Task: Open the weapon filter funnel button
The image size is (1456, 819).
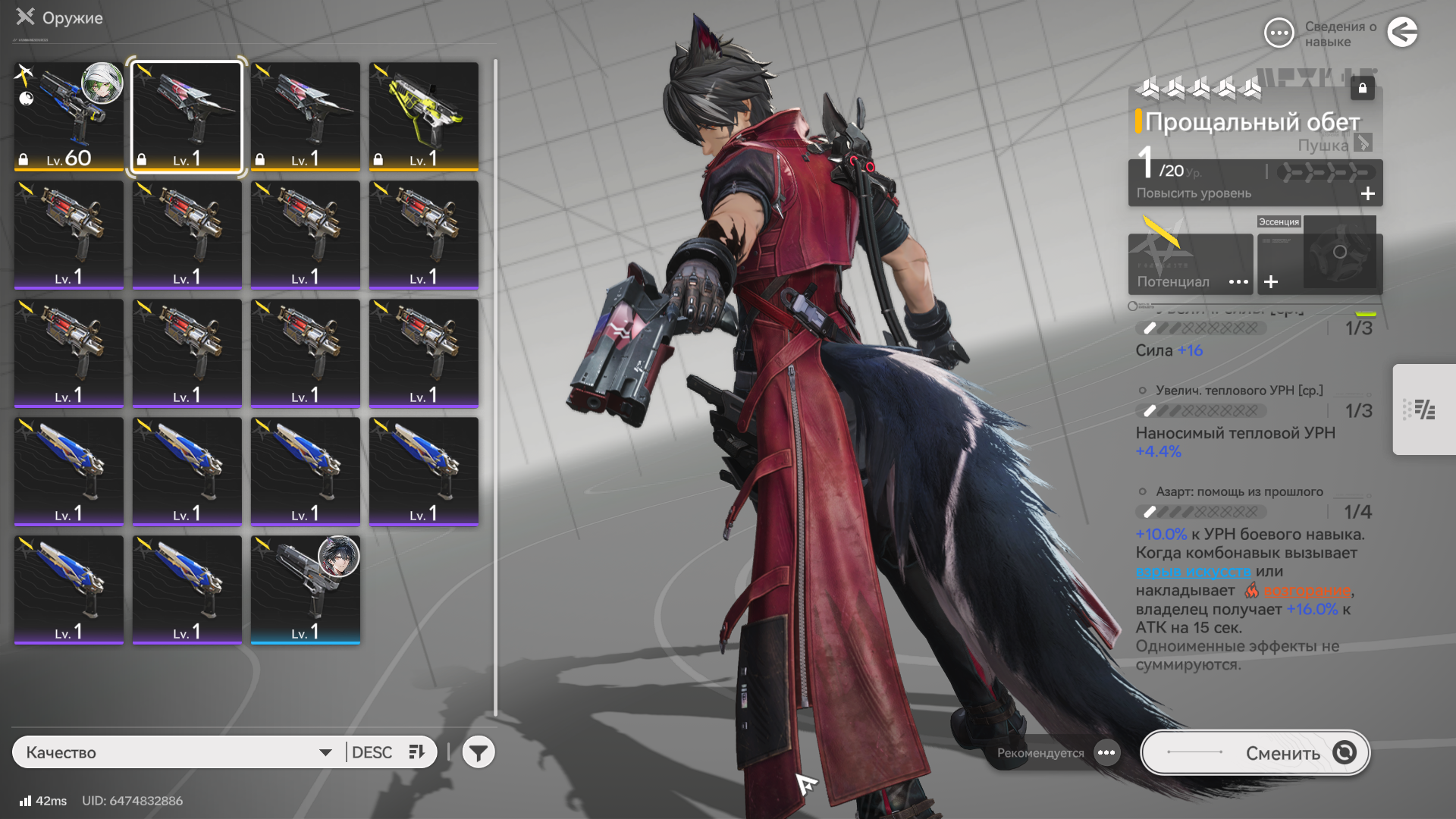Action: click(479, 752)
